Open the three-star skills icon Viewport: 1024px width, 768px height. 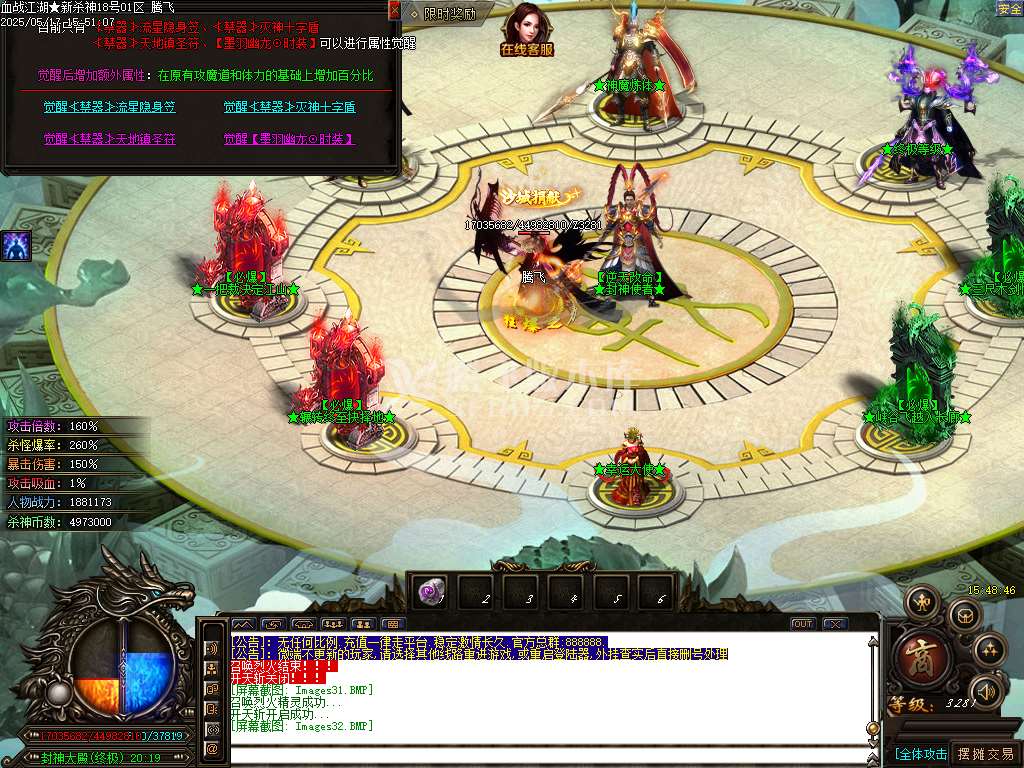click(x=989, y=650)
